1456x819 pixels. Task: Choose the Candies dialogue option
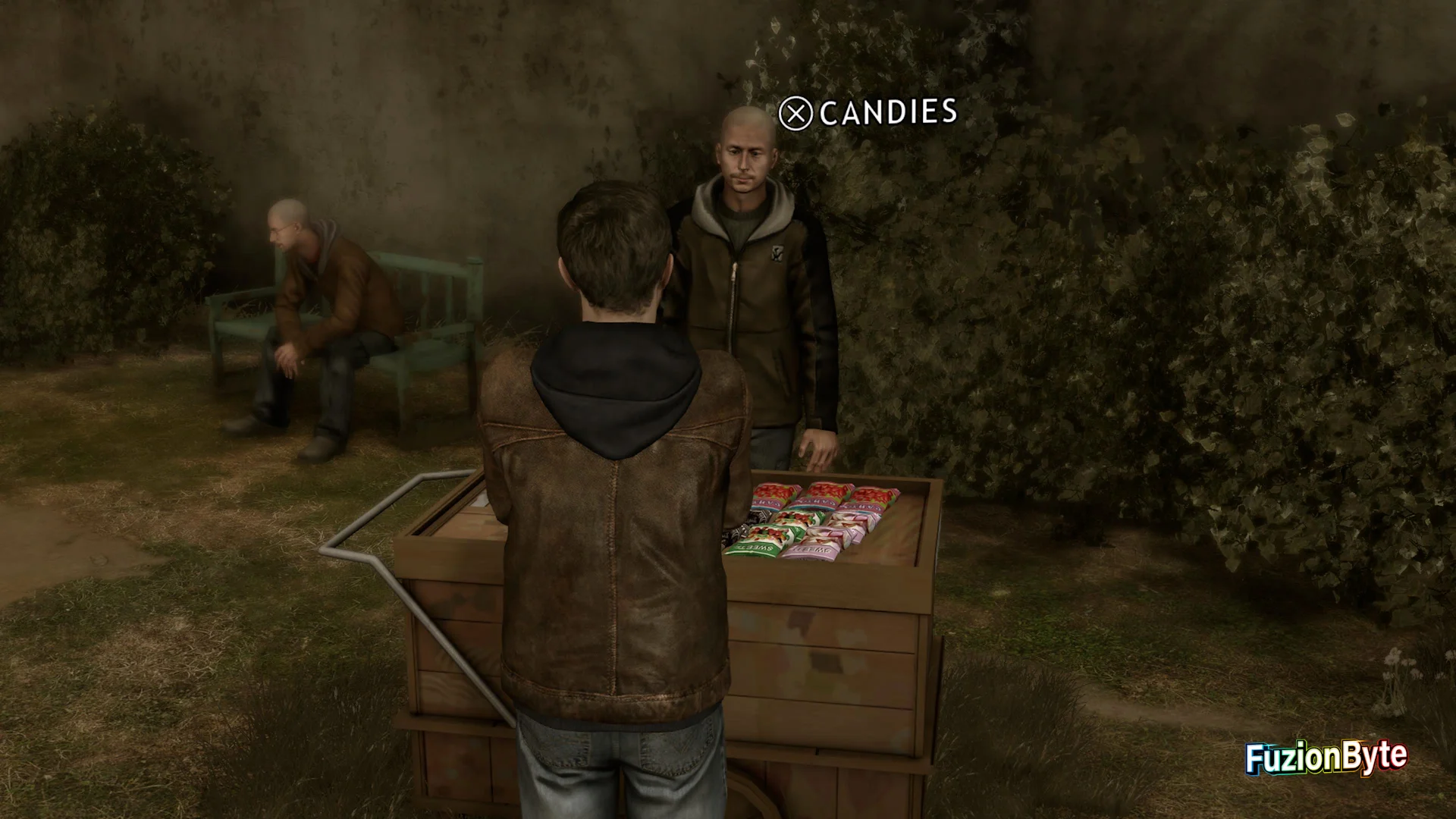click(868, 114)
